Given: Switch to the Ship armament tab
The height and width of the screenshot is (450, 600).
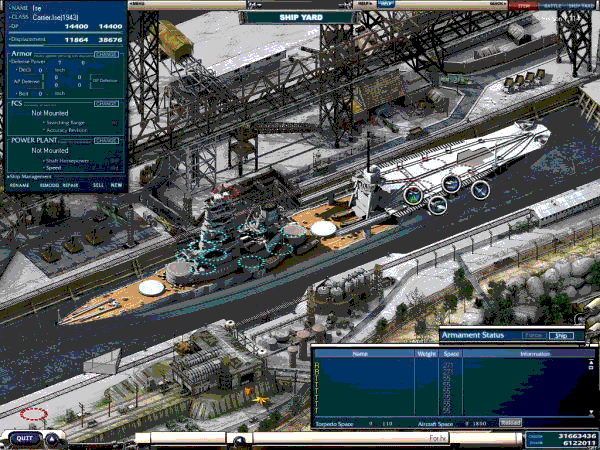Looking at the screenshot, I should [x=561, y=336].
